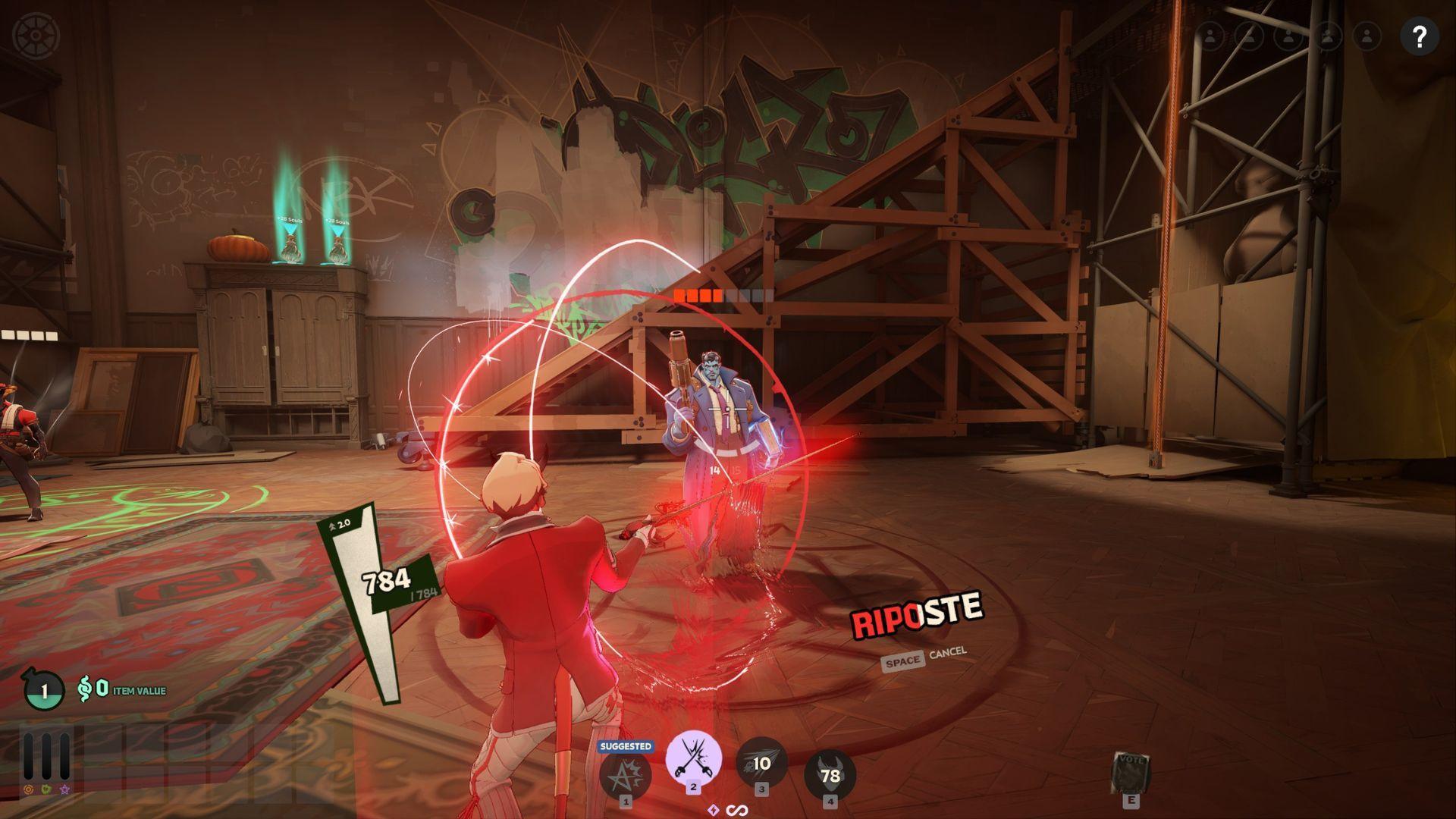This screenshot has width=1456, height=819.
Task: Click the SUGGESTED badge above the ability bar
Action: tap(627, 746)
